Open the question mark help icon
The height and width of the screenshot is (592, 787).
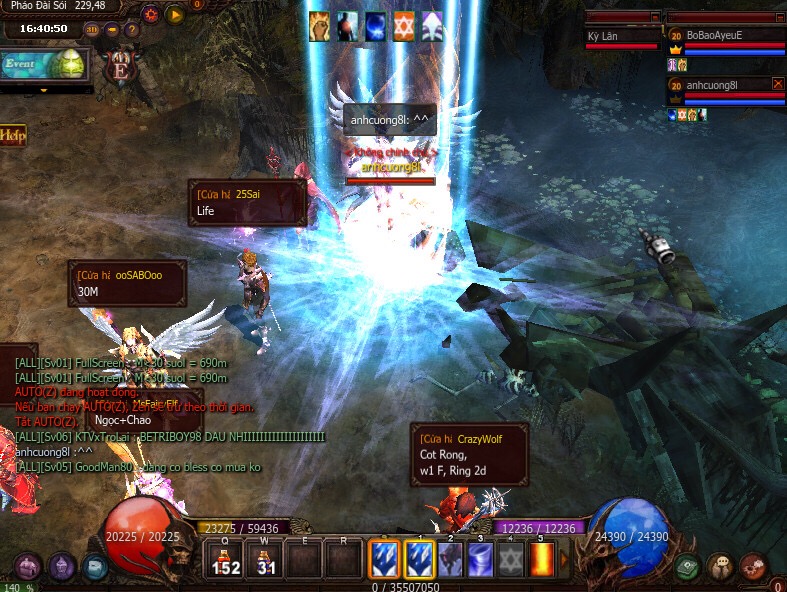131,29
